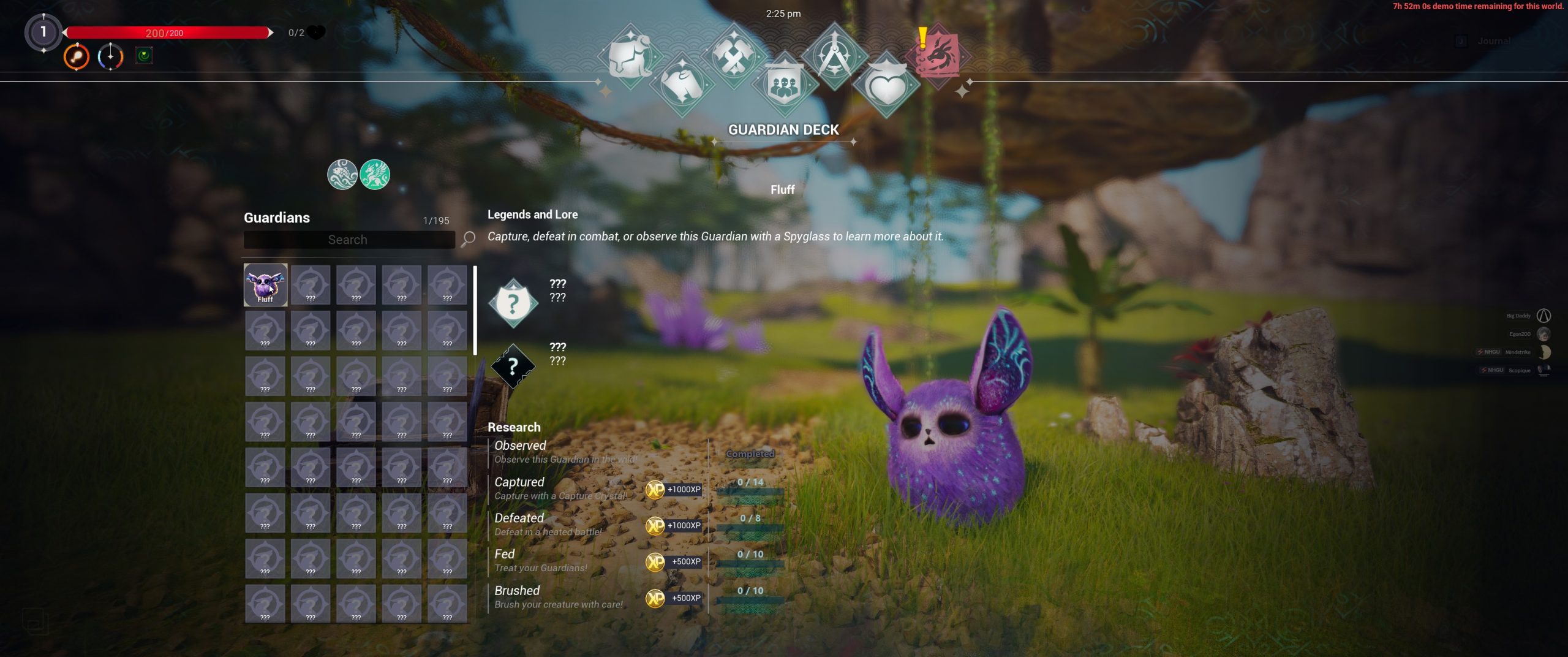Select the fish category filter
Image resolution: width=1568 pixels, height=657 pixels.
click(x=342, y=175)
